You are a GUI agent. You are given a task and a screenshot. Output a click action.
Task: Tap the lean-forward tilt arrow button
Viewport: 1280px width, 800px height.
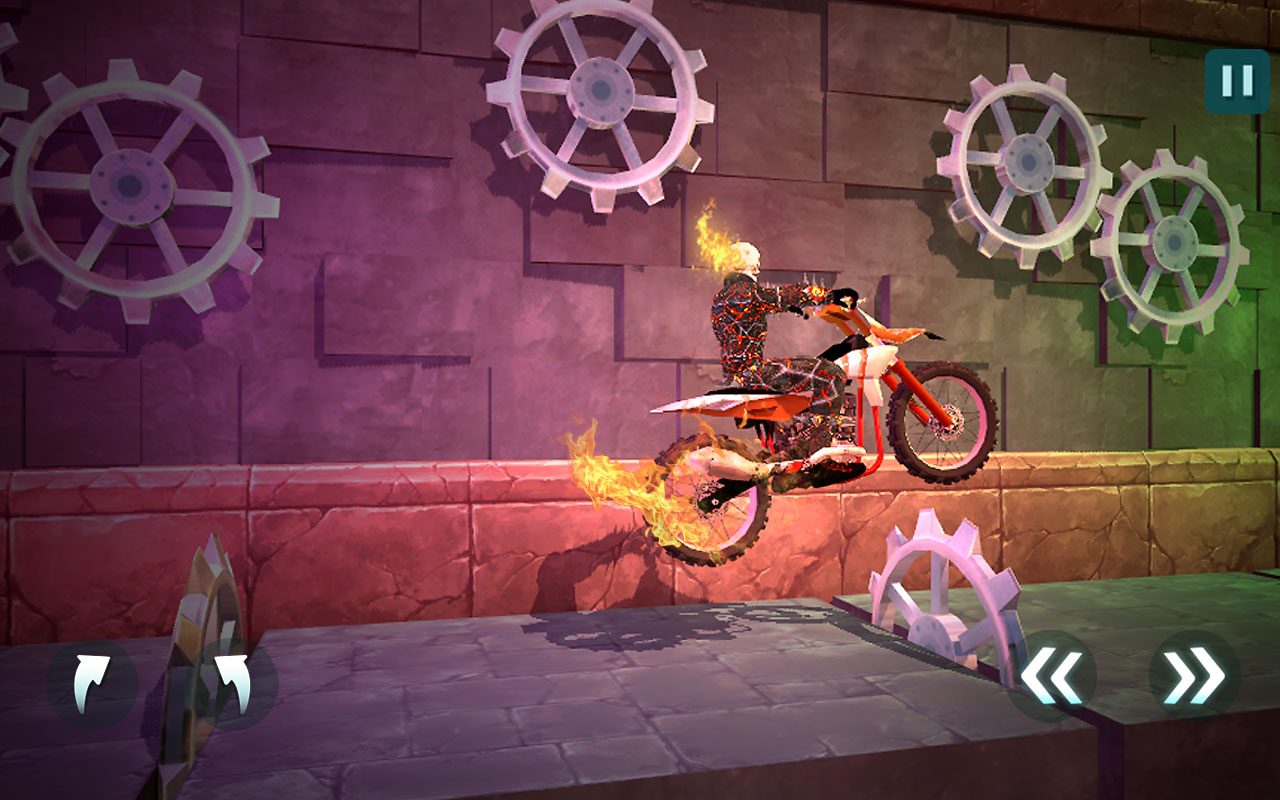(232, 685)
